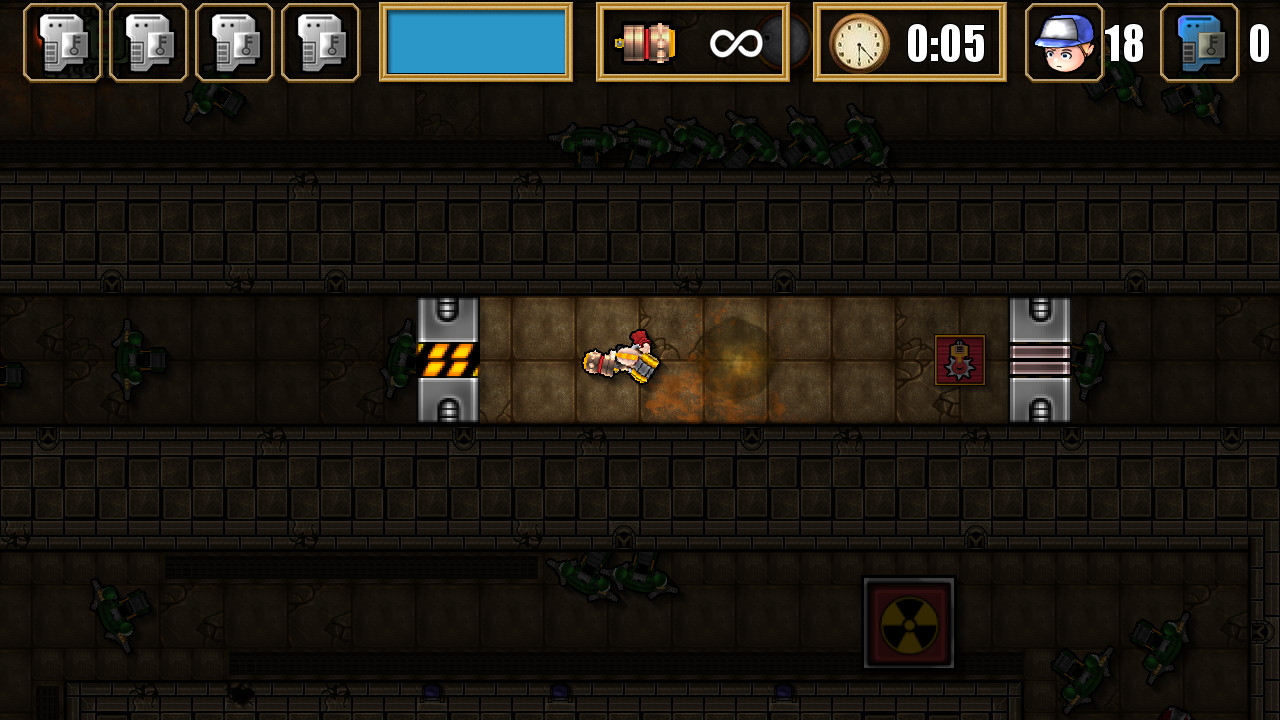Select the first equipment slot in the HUD
Image resolution: width=1280 pixels, height=720 pixels.
(62, 43)
